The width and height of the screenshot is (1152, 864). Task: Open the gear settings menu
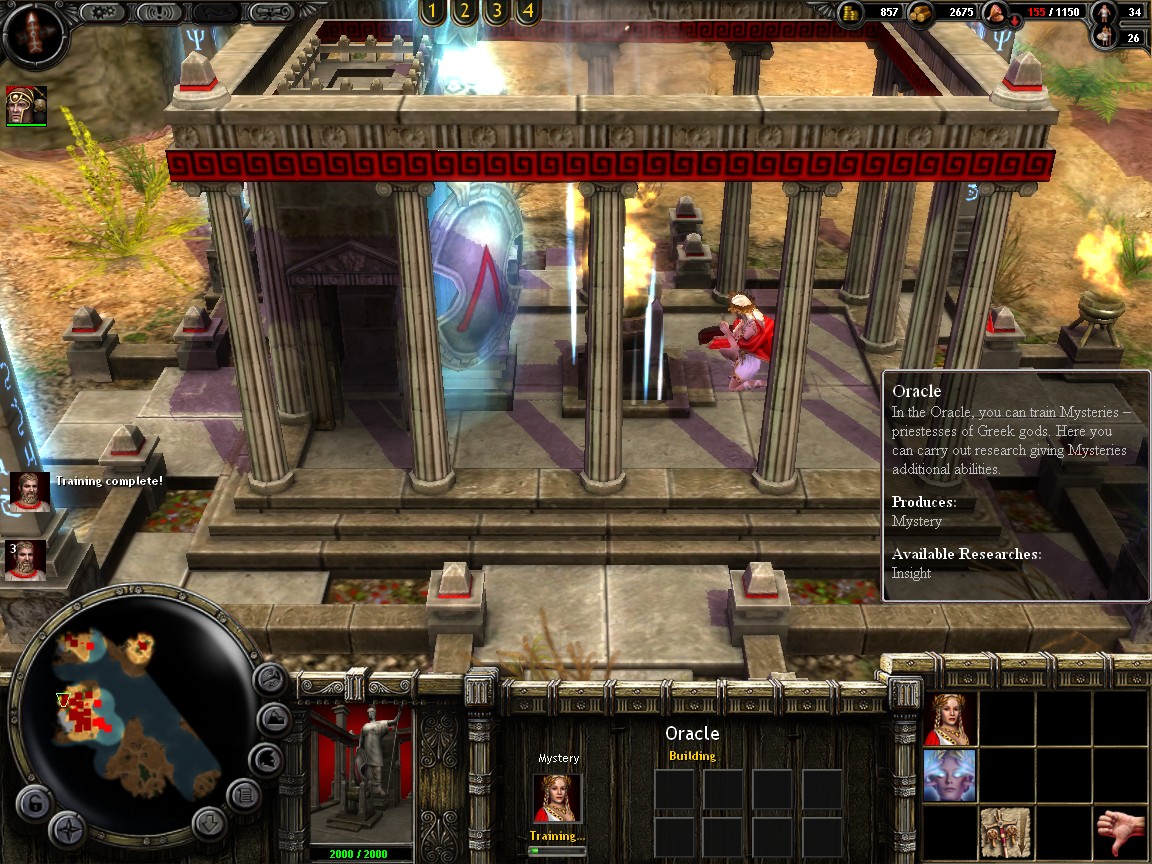coord(103,13)
